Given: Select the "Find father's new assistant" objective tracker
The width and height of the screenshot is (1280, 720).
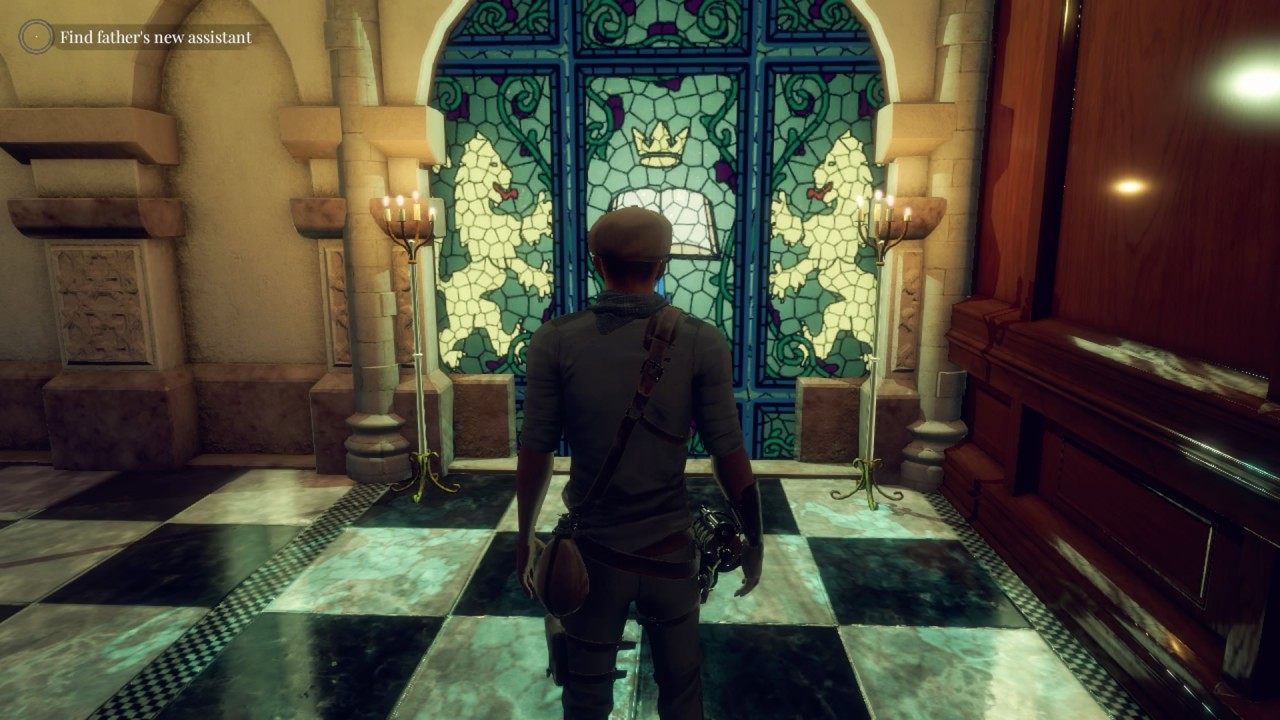Looking at the screenshot, I should coord(154,38).
